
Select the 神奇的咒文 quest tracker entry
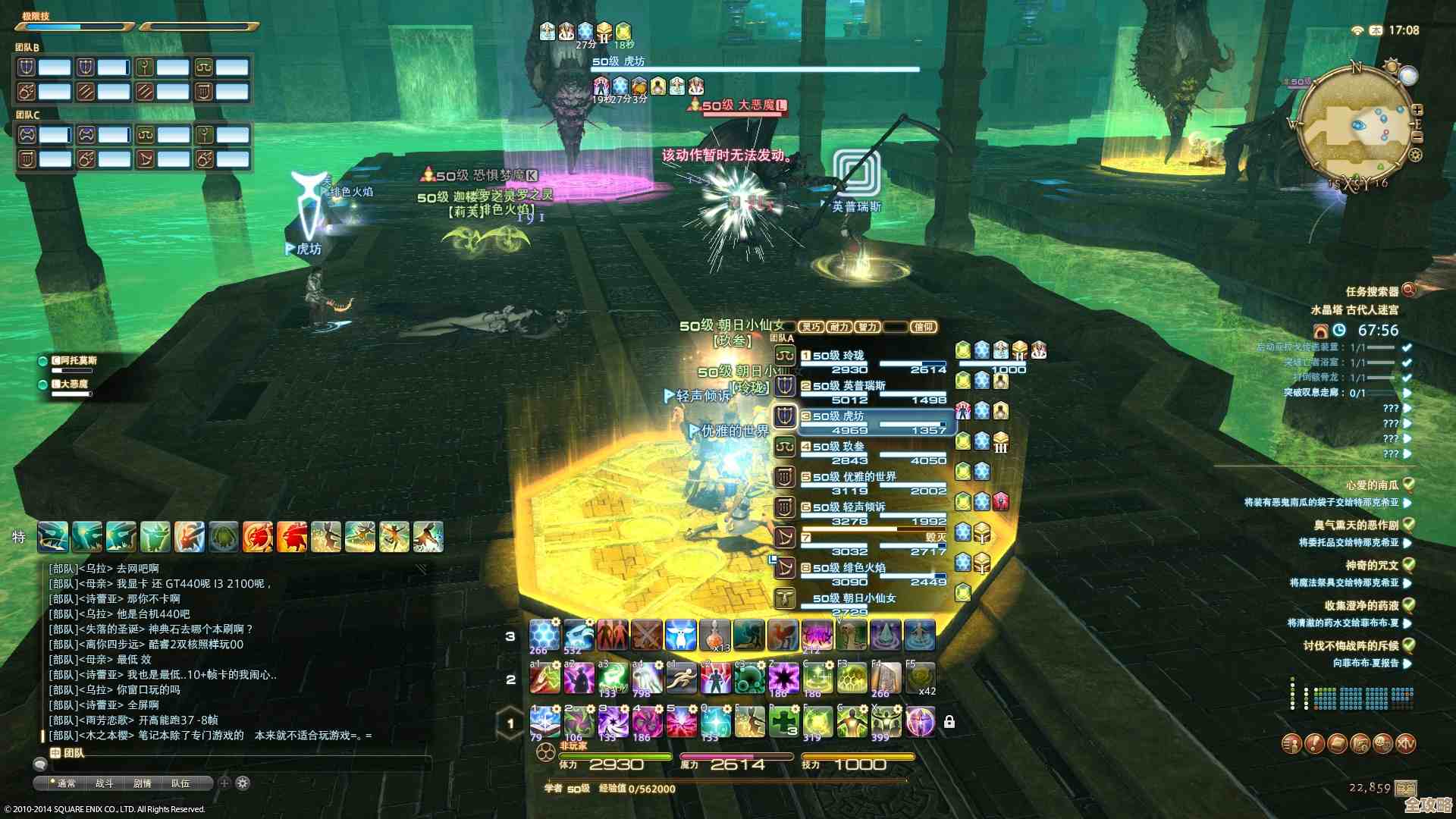tap(1372, 565)
